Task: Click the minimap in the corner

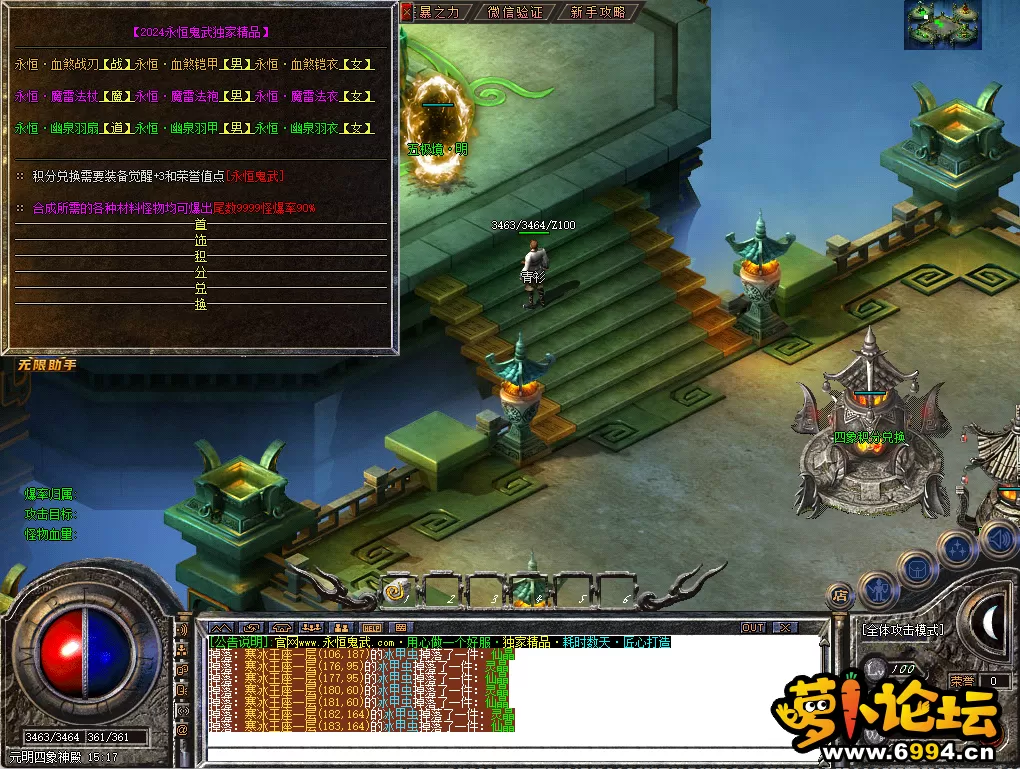Action: click(x=943, y=25)
